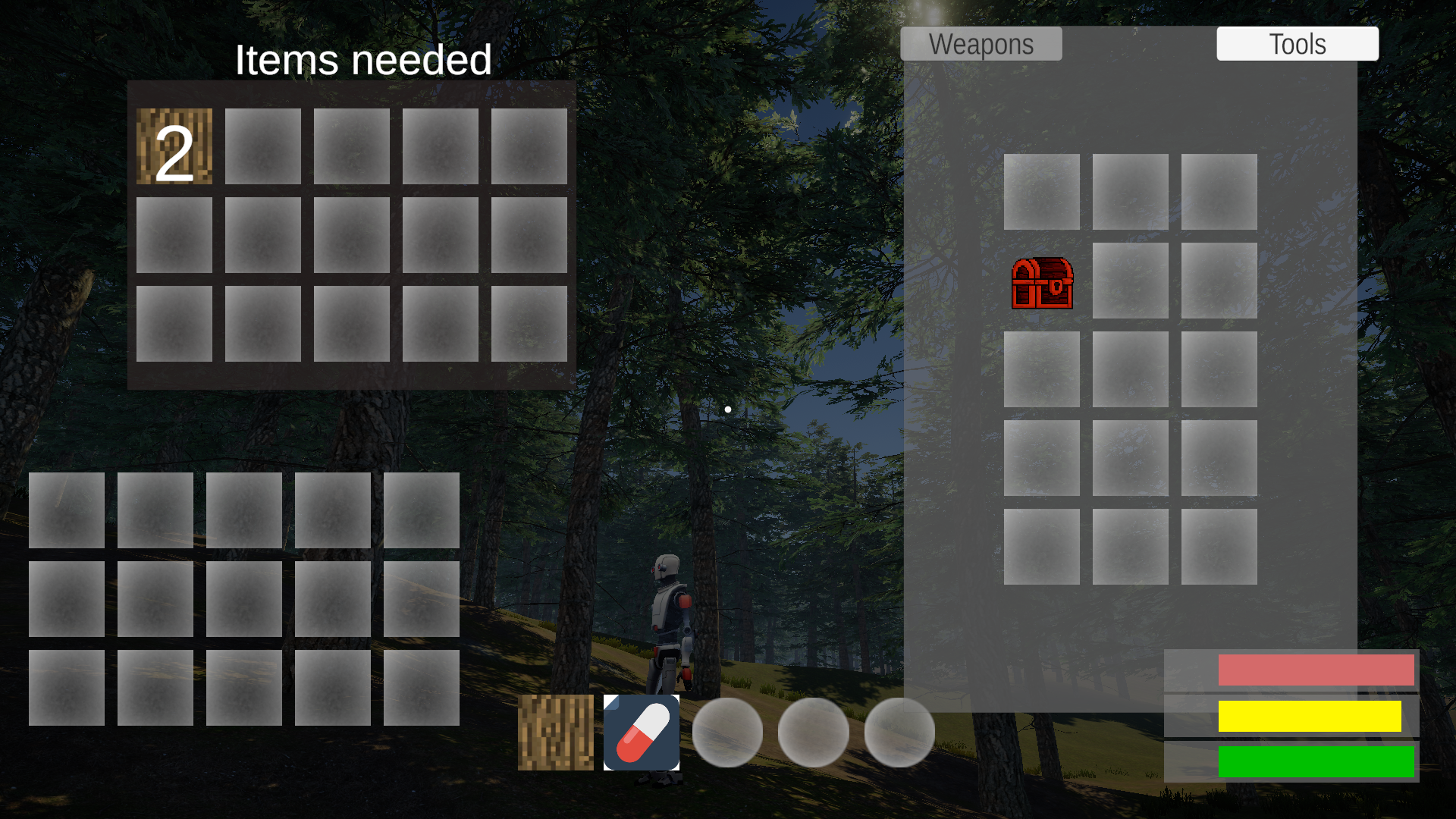Switch to the Weapons tab
The width and height of the screenshot is (1456, 819).
[981, 43]
